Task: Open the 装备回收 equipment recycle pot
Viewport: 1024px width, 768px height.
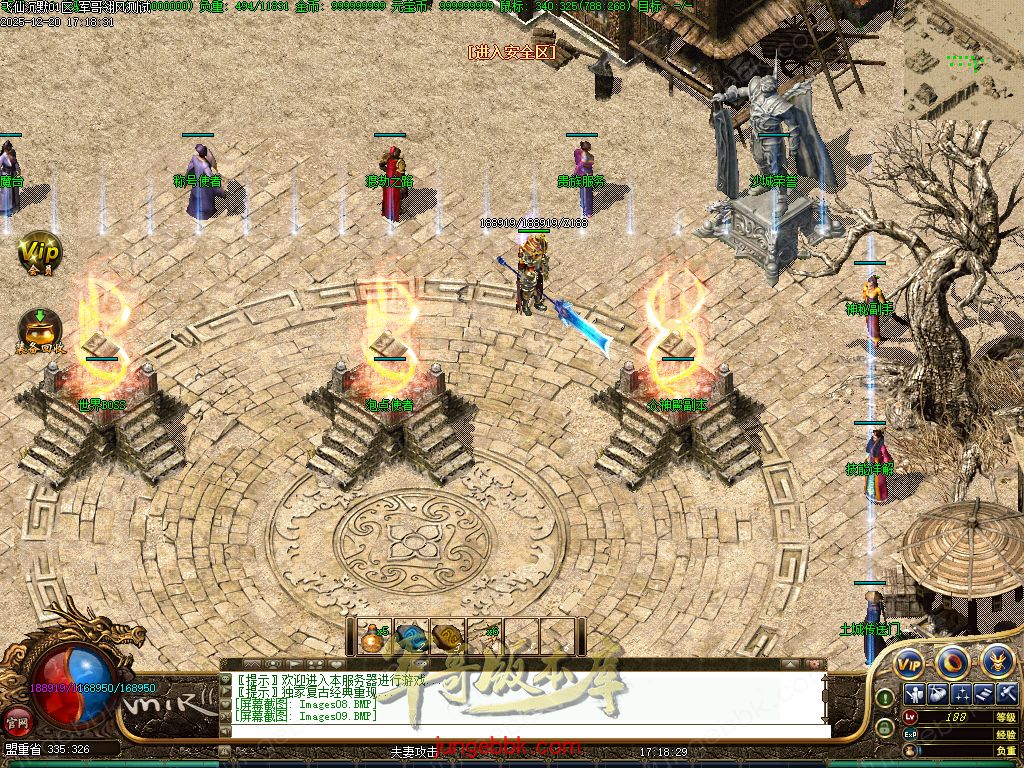Action: click(x=40, y=330)
